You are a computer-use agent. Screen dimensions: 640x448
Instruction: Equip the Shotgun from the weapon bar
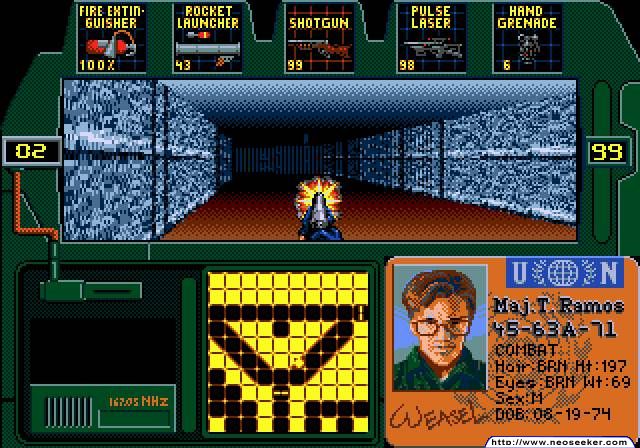[x=315, y=37]
